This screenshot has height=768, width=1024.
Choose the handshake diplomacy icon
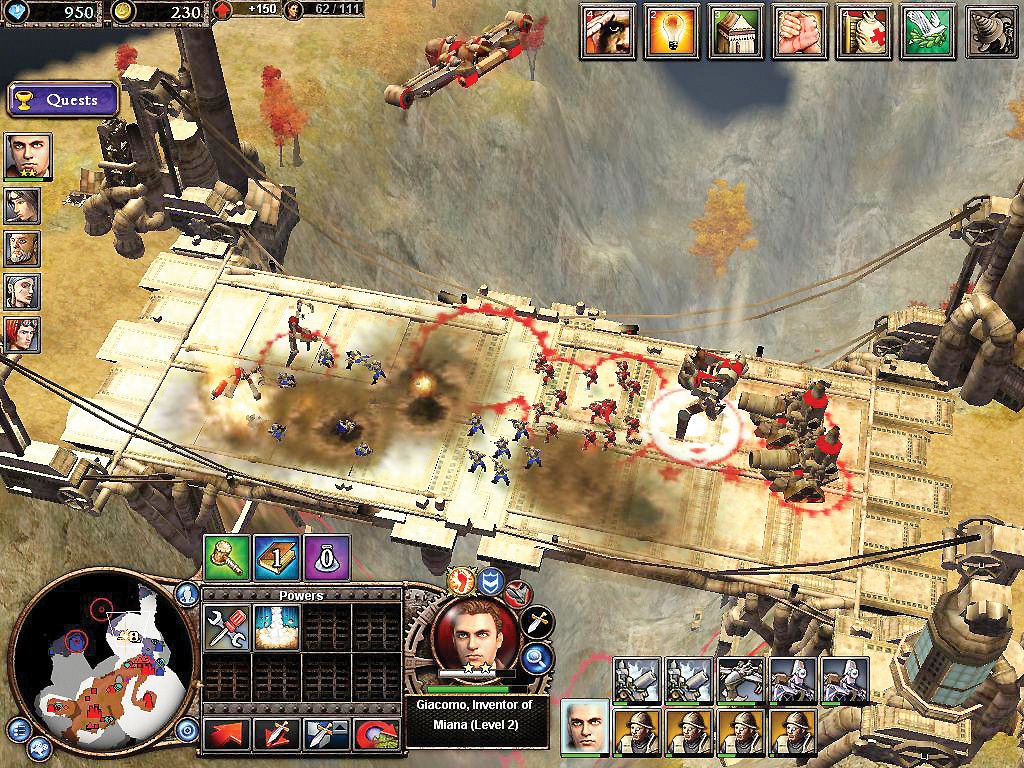pos(799,31)
